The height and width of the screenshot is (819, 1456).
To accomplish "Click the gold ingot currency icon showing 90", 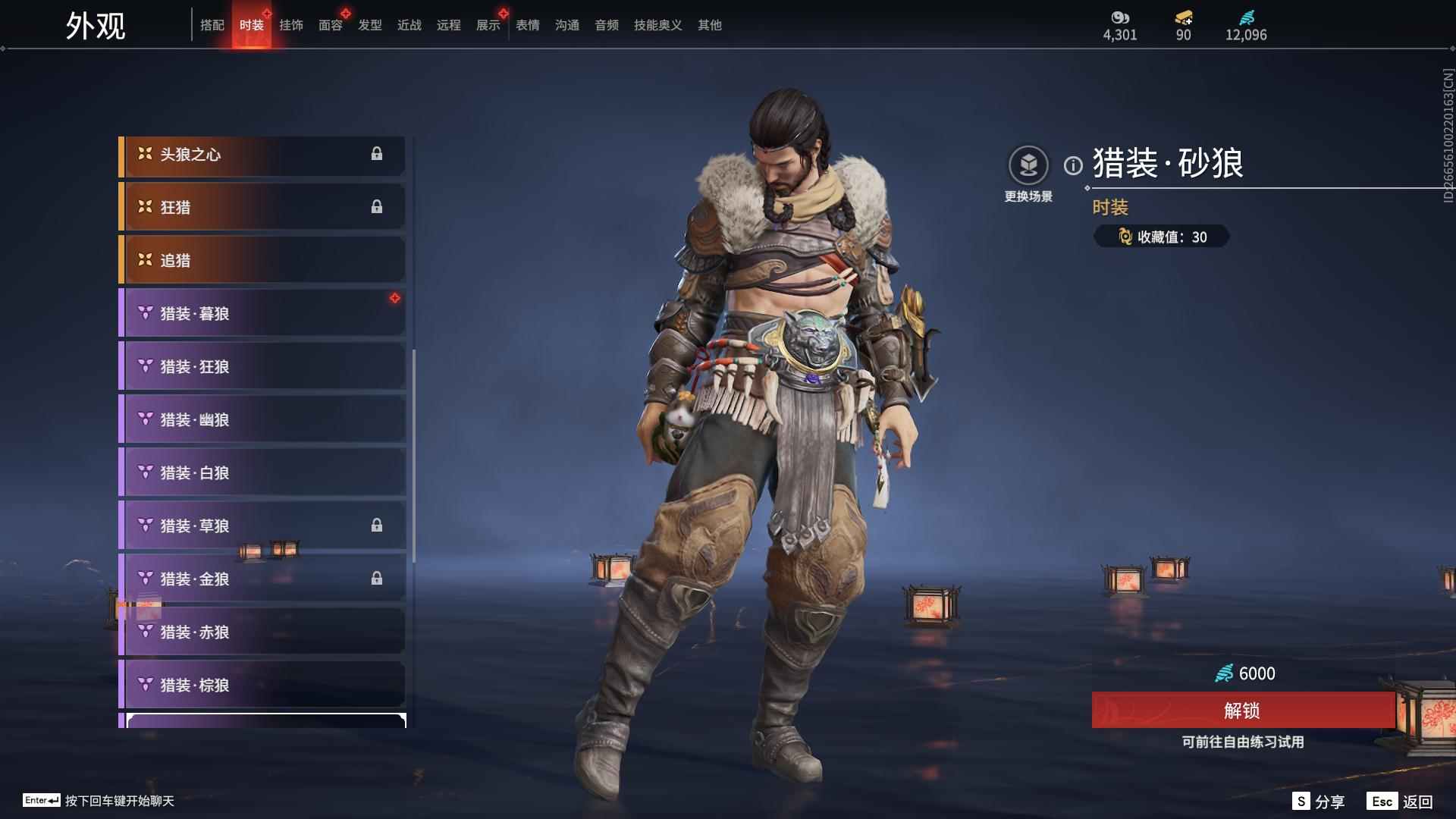I will tap(1183, 18).
